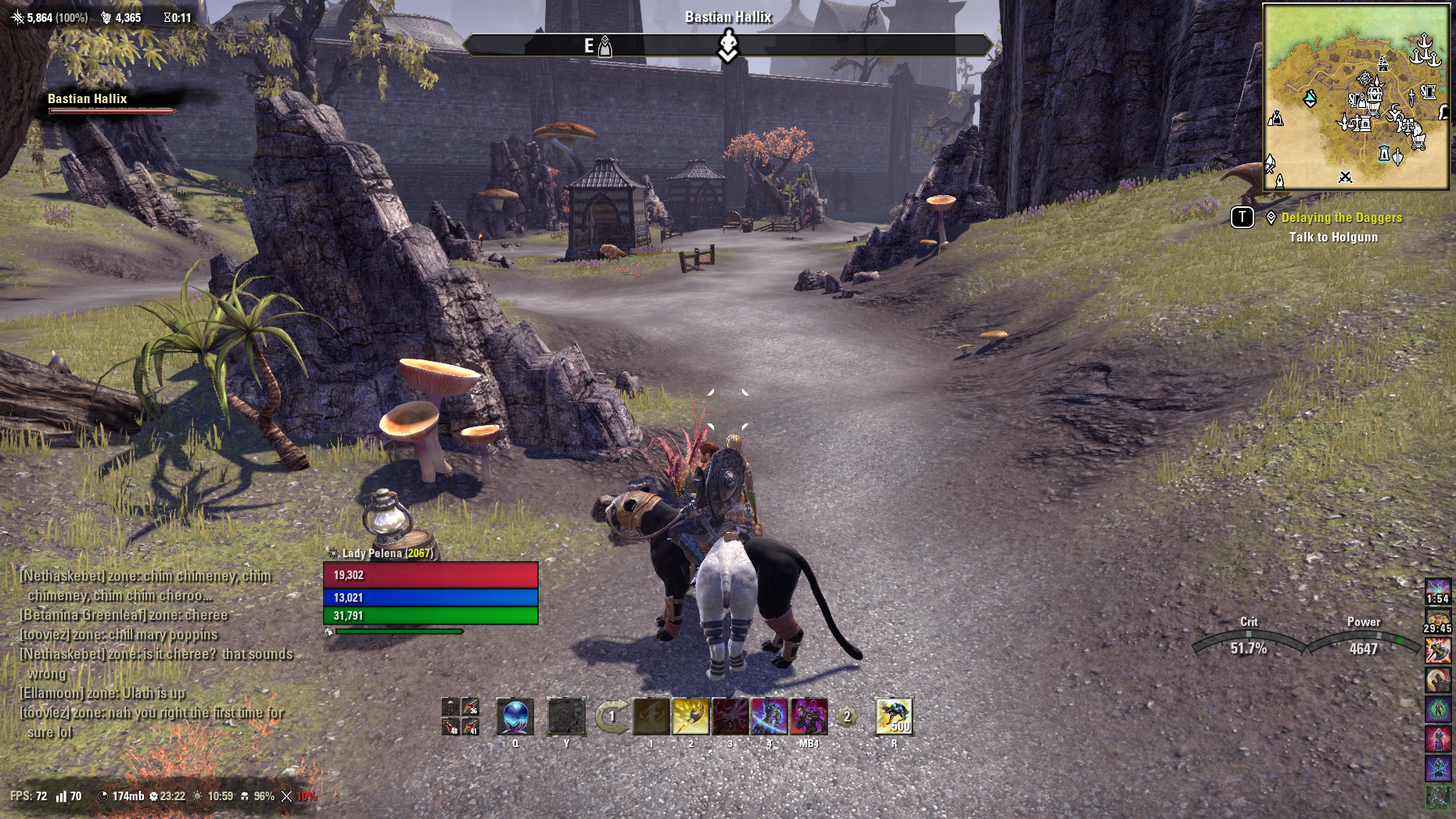The image size is (1456, 819).
Task: Trigger the blue armored warrior ability
Action: click(769, 717)
